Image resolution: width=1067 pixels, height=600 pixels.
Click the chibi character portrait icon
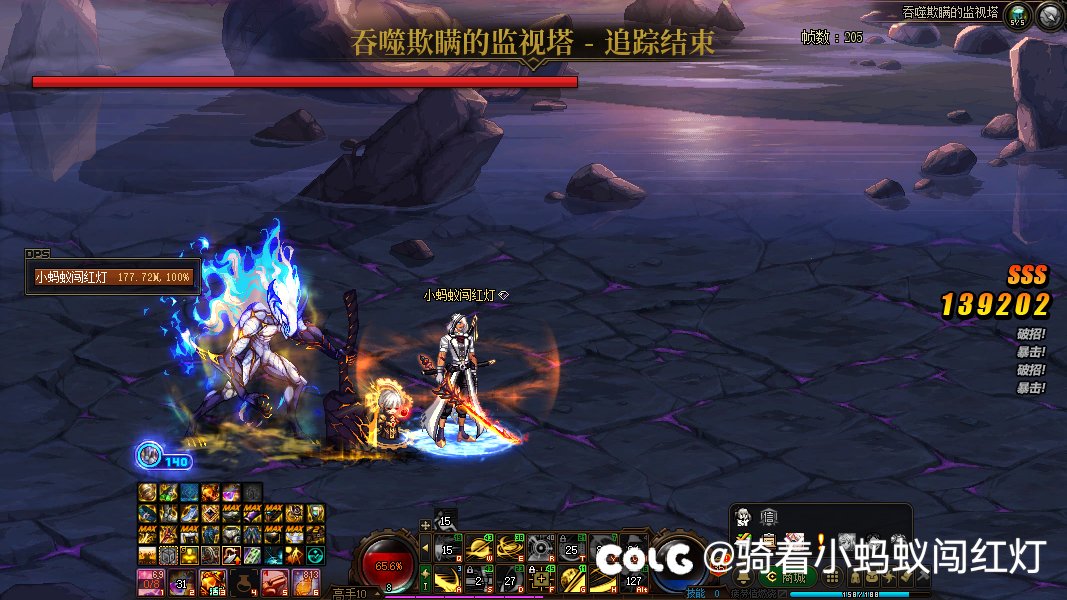point(744,517)
